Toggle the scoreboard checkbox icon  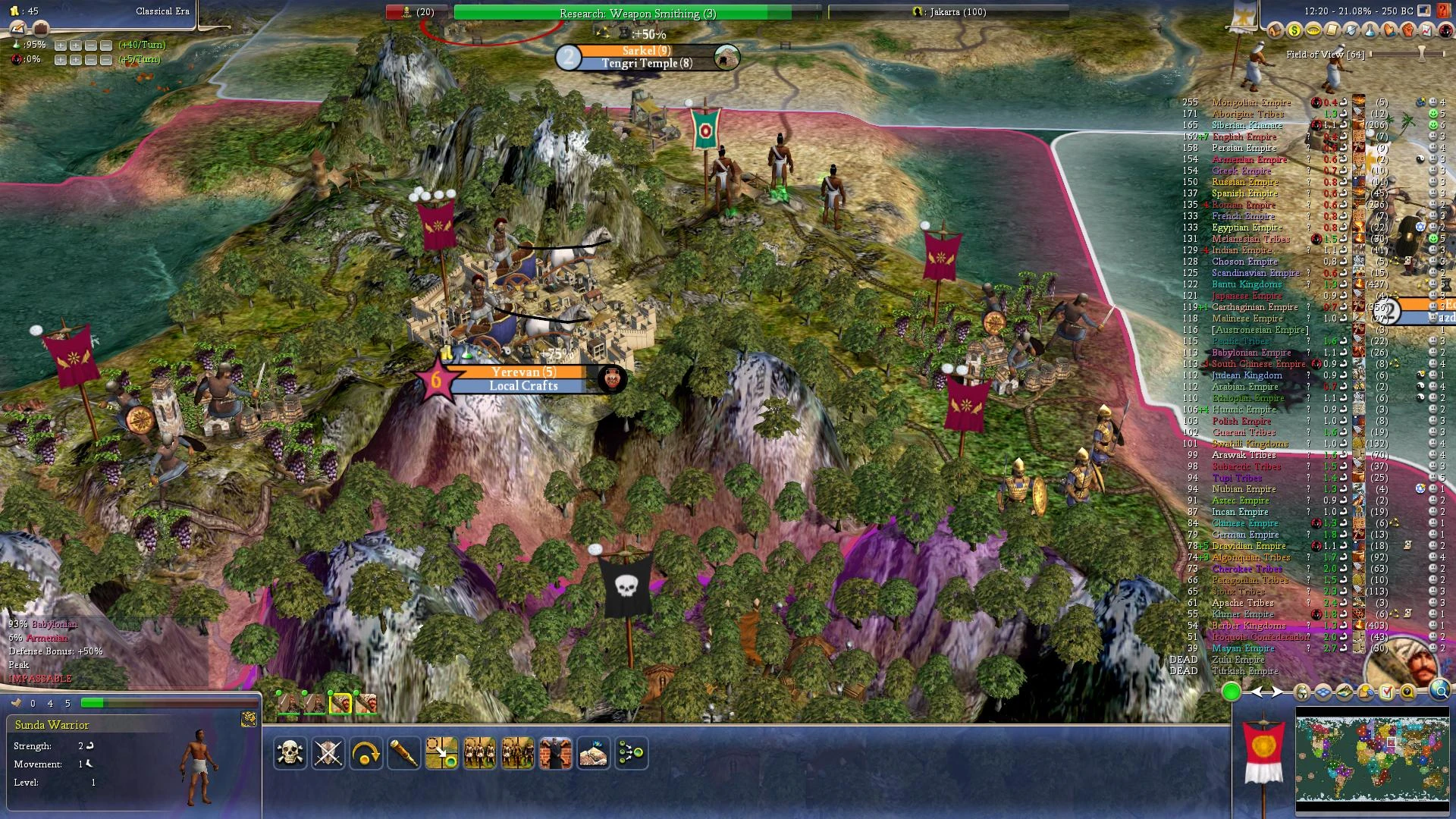pos(1387,691)
